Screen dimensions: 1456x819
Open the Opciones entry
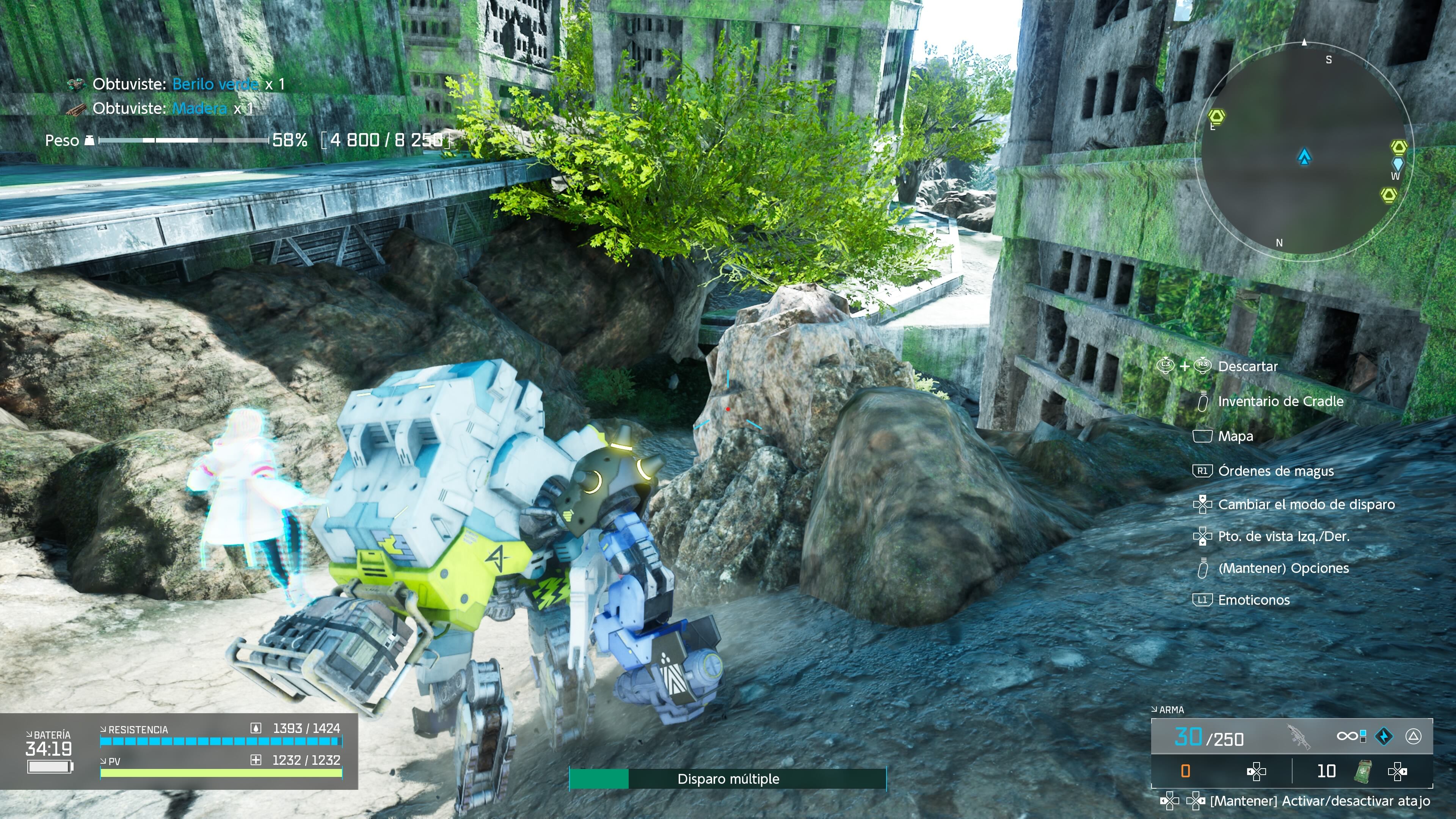pyautogui.click(x=1283, y=568)
